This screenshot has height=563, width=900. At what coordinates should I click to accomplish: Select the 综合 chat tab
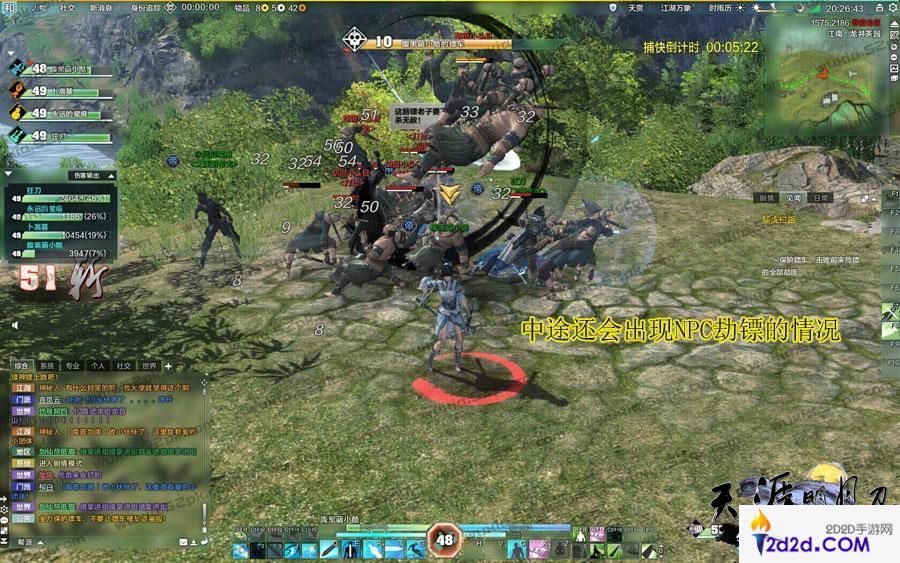click(22, 366)
